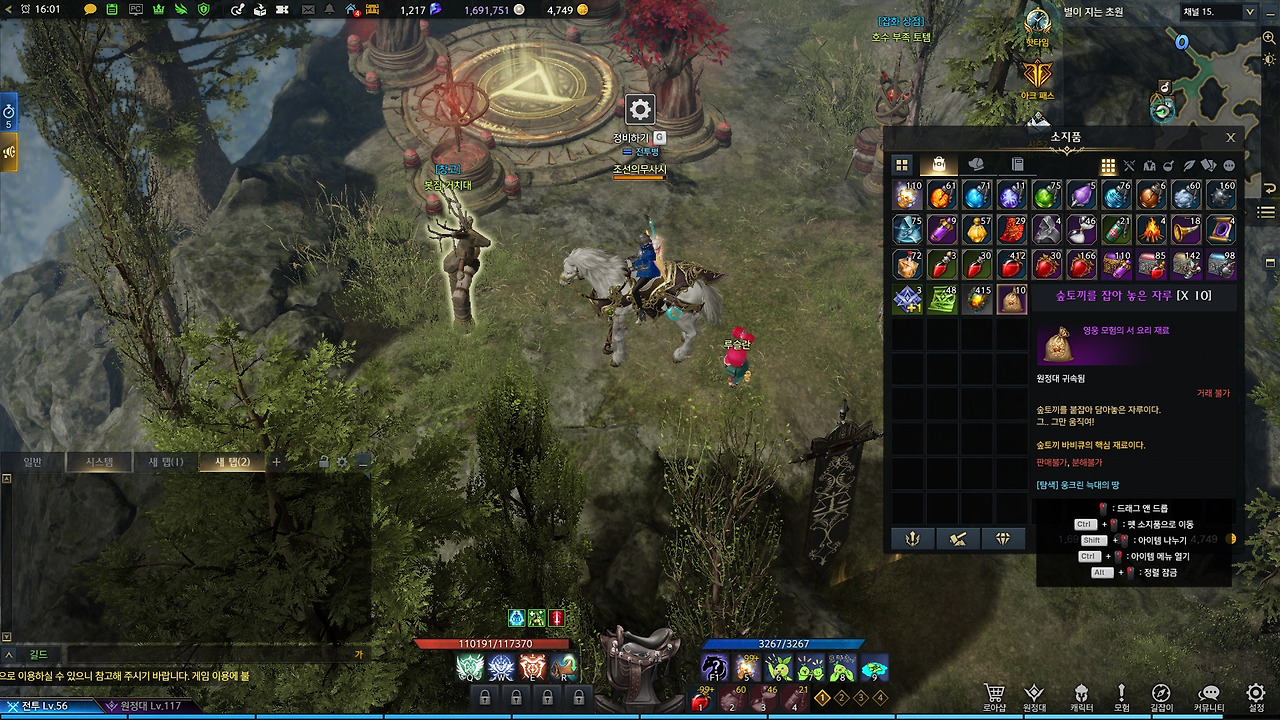
Task: Open the 커뮤니티 speech bubble icon
Action: 1208,692
